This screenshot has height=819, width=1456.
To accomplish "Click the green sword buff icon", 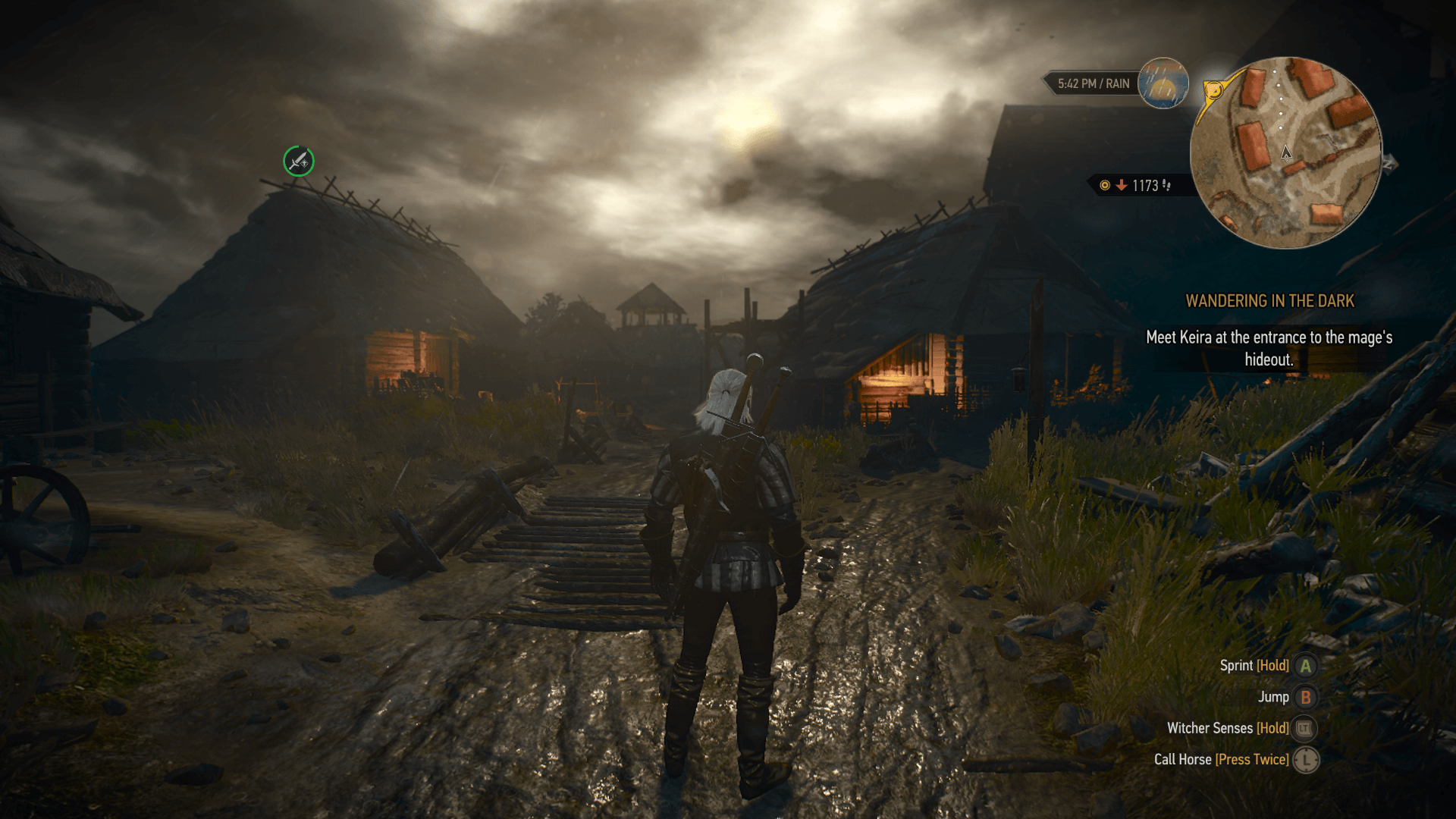I will click(299, 161).
